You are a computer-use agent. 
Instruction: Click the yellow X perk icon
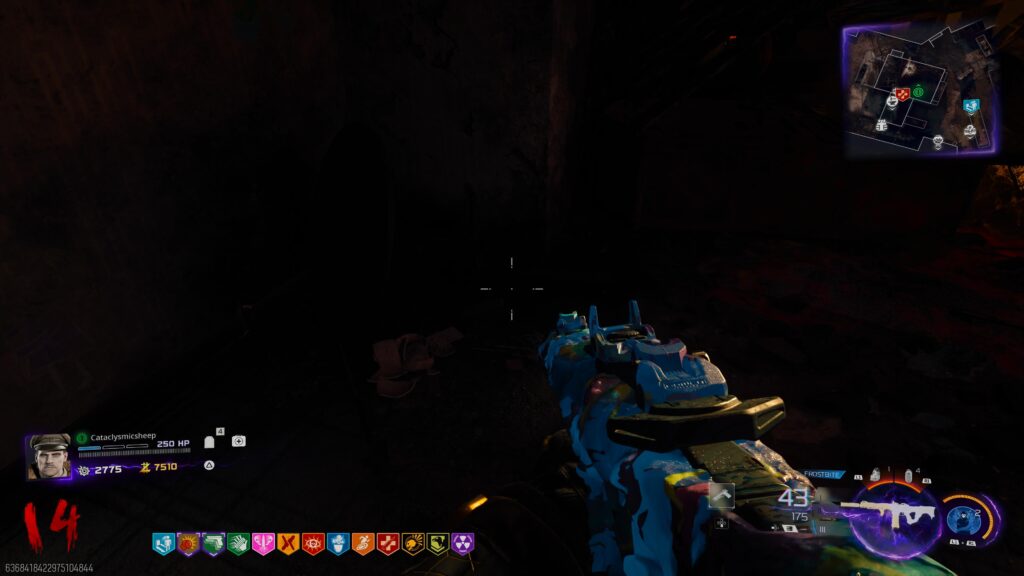click(288, 543)
